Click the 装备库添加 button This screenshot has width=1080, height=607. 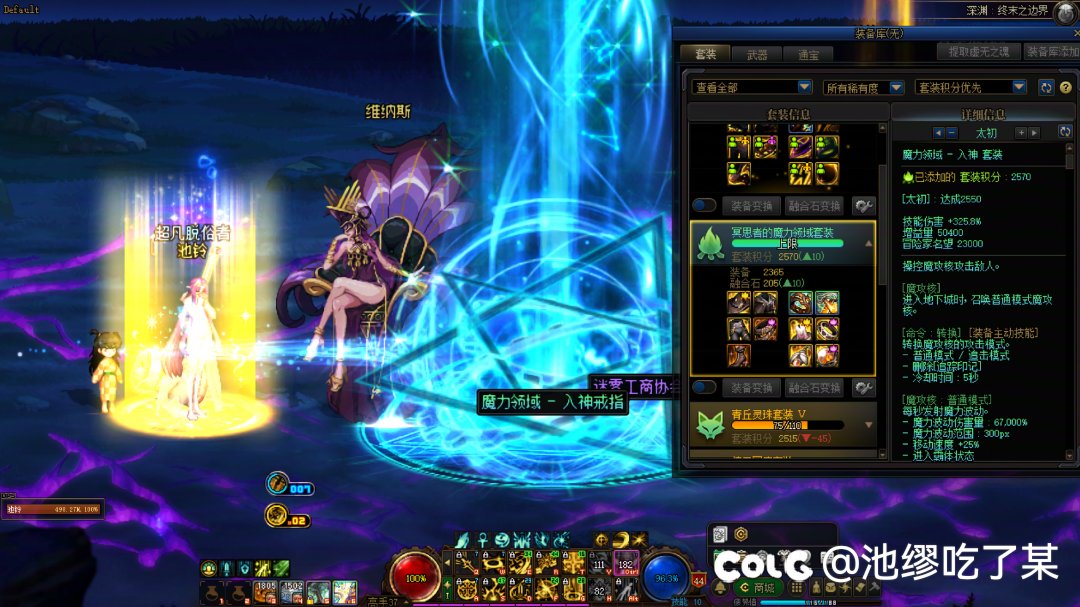1052,51
